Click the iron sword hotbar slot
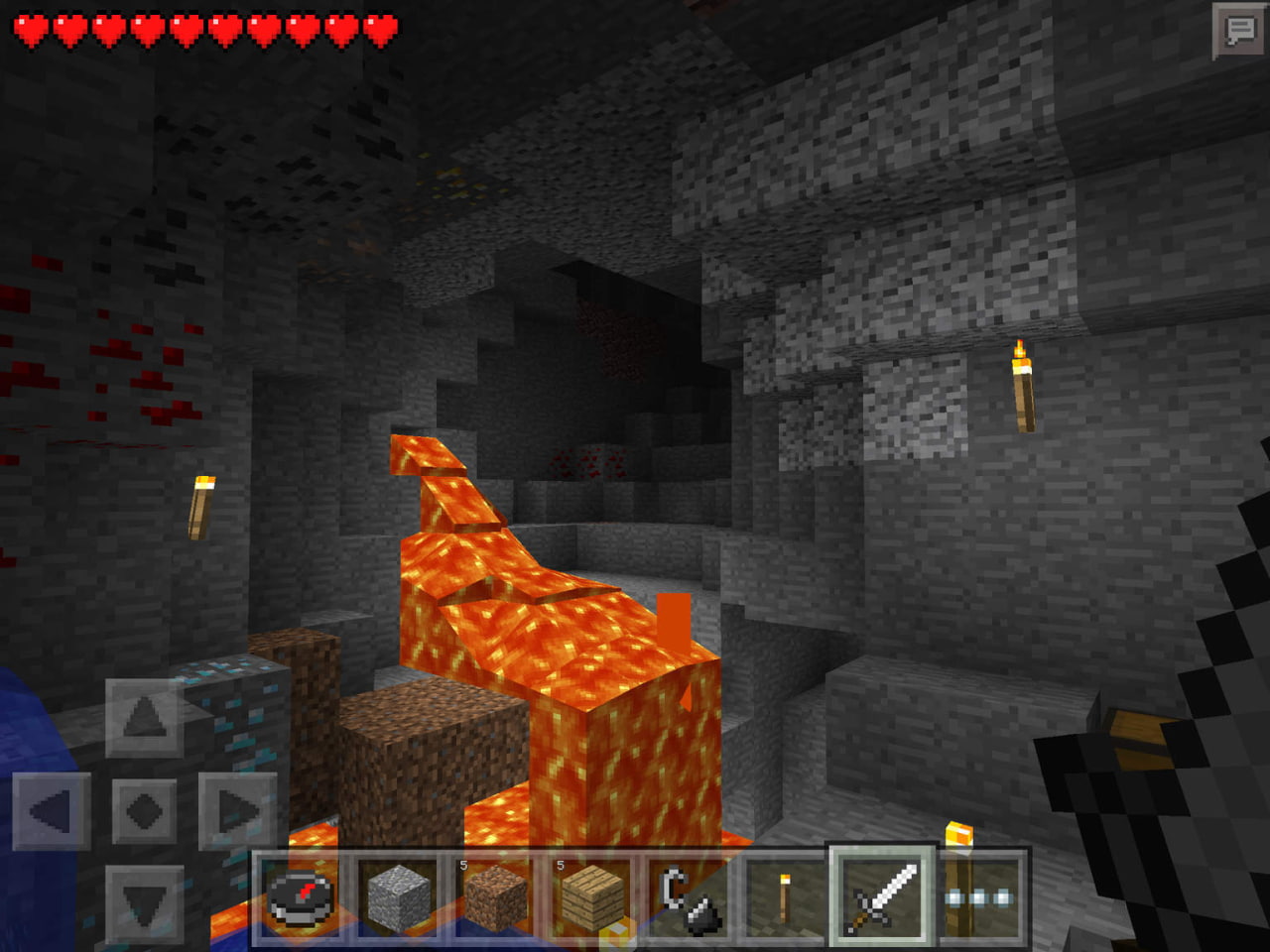 [882, 897]
